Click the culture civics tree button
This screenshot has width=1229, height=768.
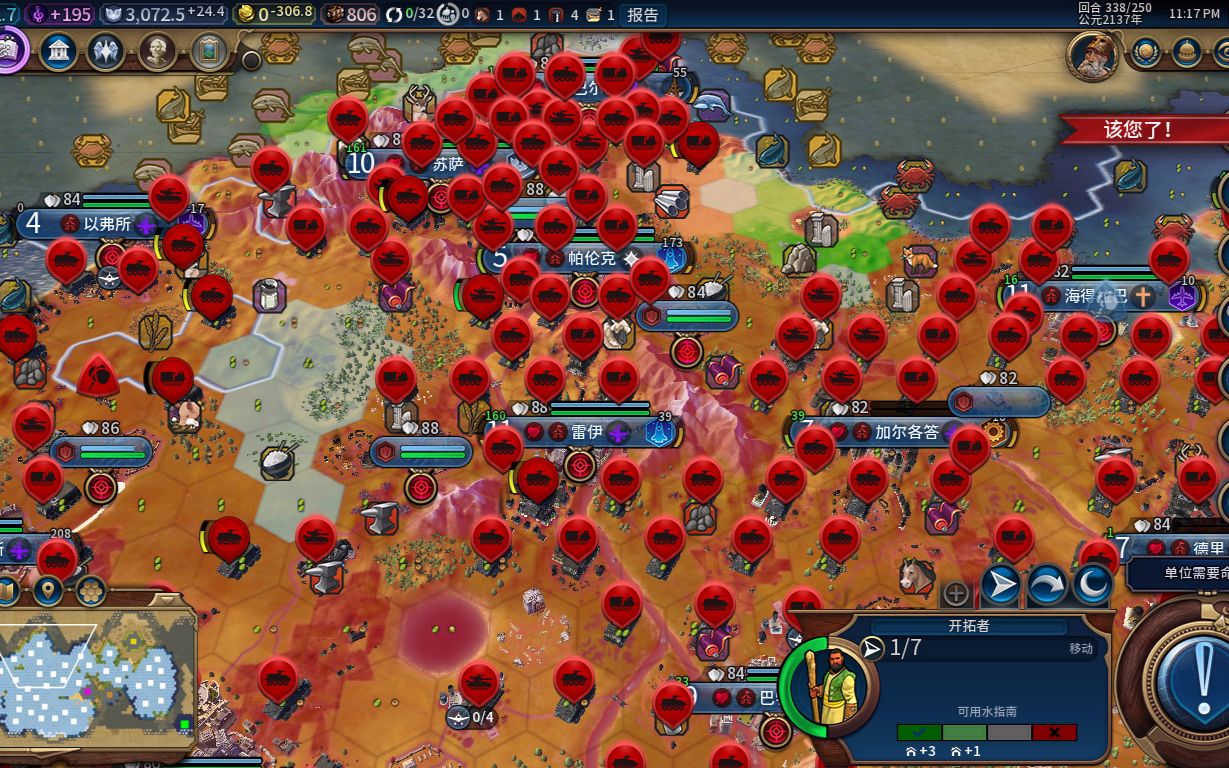pyautogui.click(x=8, y=50)
